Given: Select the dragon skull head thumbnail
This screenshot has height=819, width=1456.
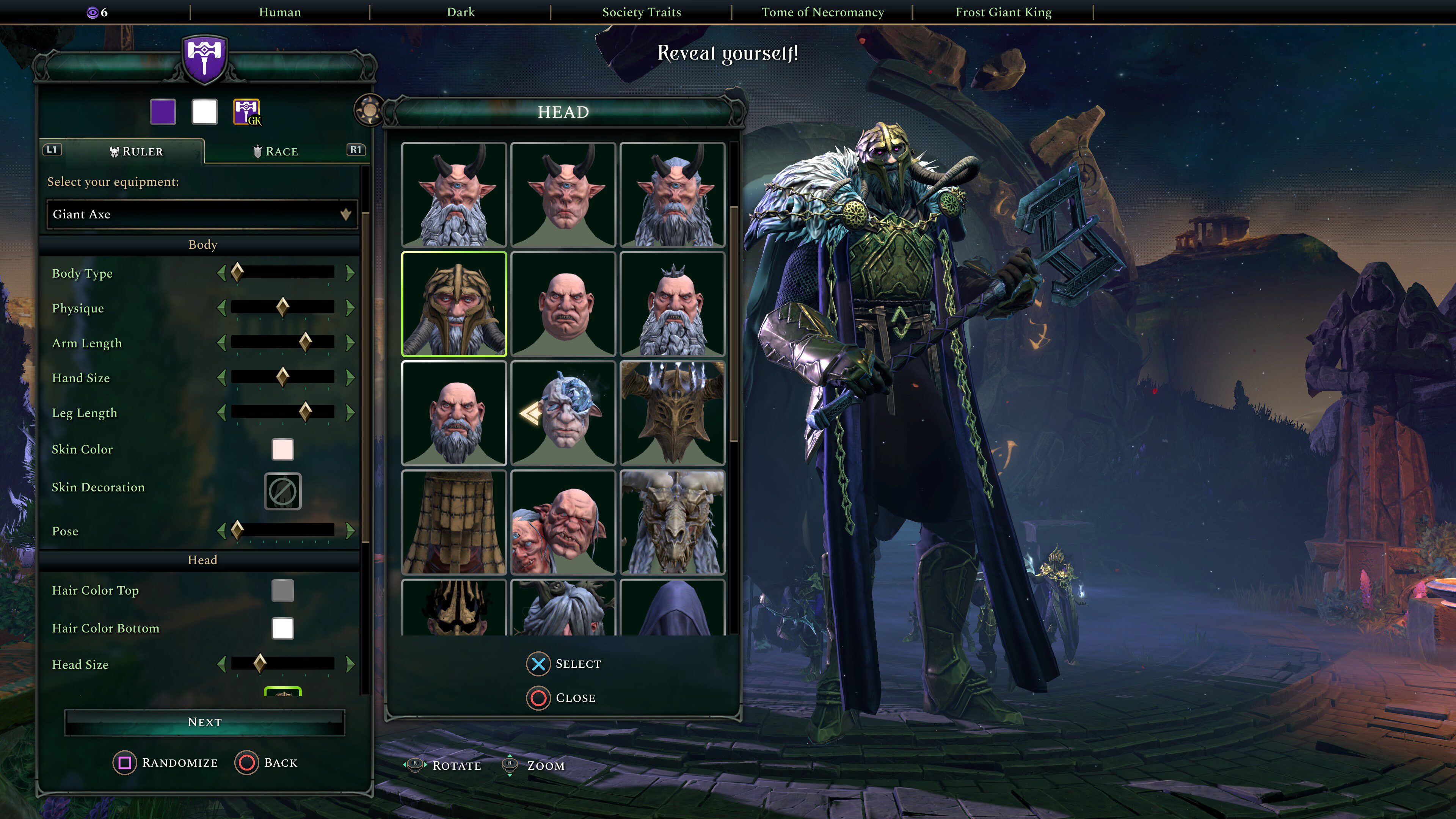Looking at the screenshot, I should pyautogui.click(x=673, y=523).
